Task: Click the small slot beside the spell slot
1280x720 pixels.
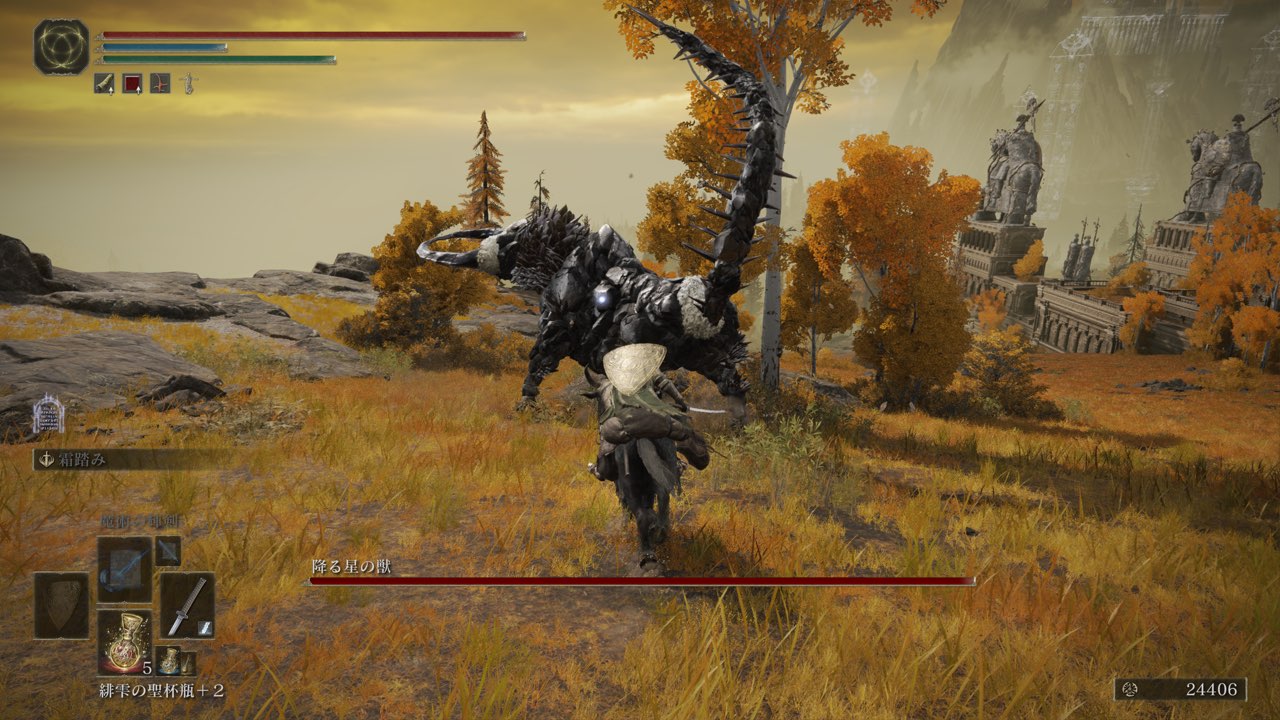Action: [x=168, y=551]
